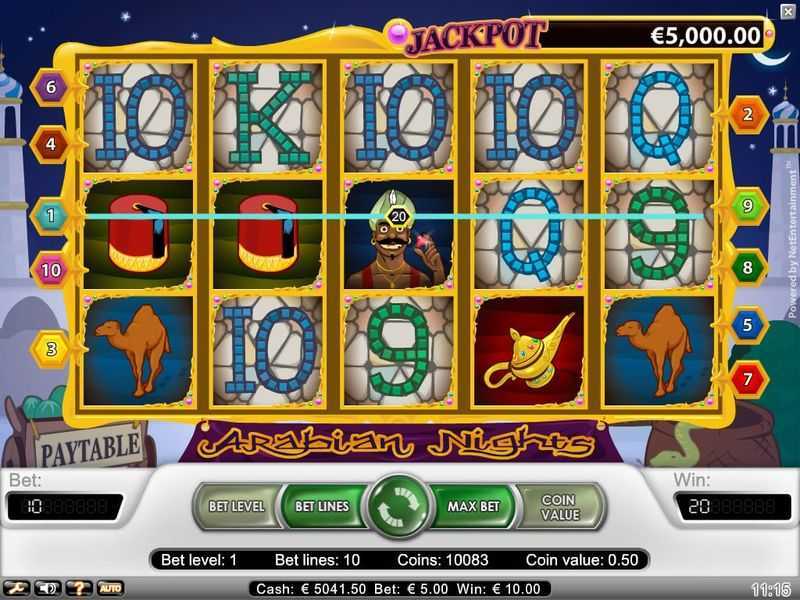Select payline 4 hexagon marker

50,144
